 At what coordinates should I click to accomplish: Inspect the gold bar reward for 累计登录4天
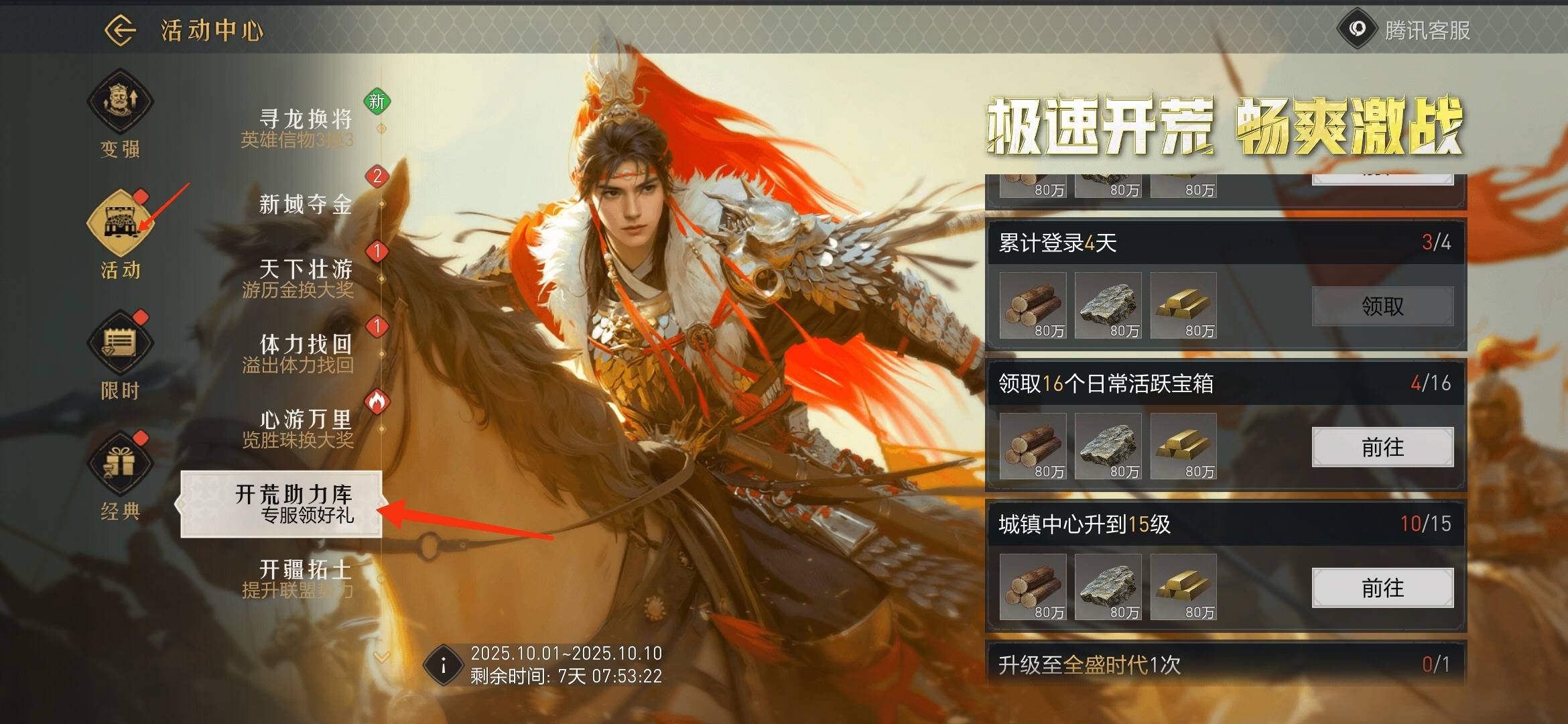click(x=1183, y=306)
